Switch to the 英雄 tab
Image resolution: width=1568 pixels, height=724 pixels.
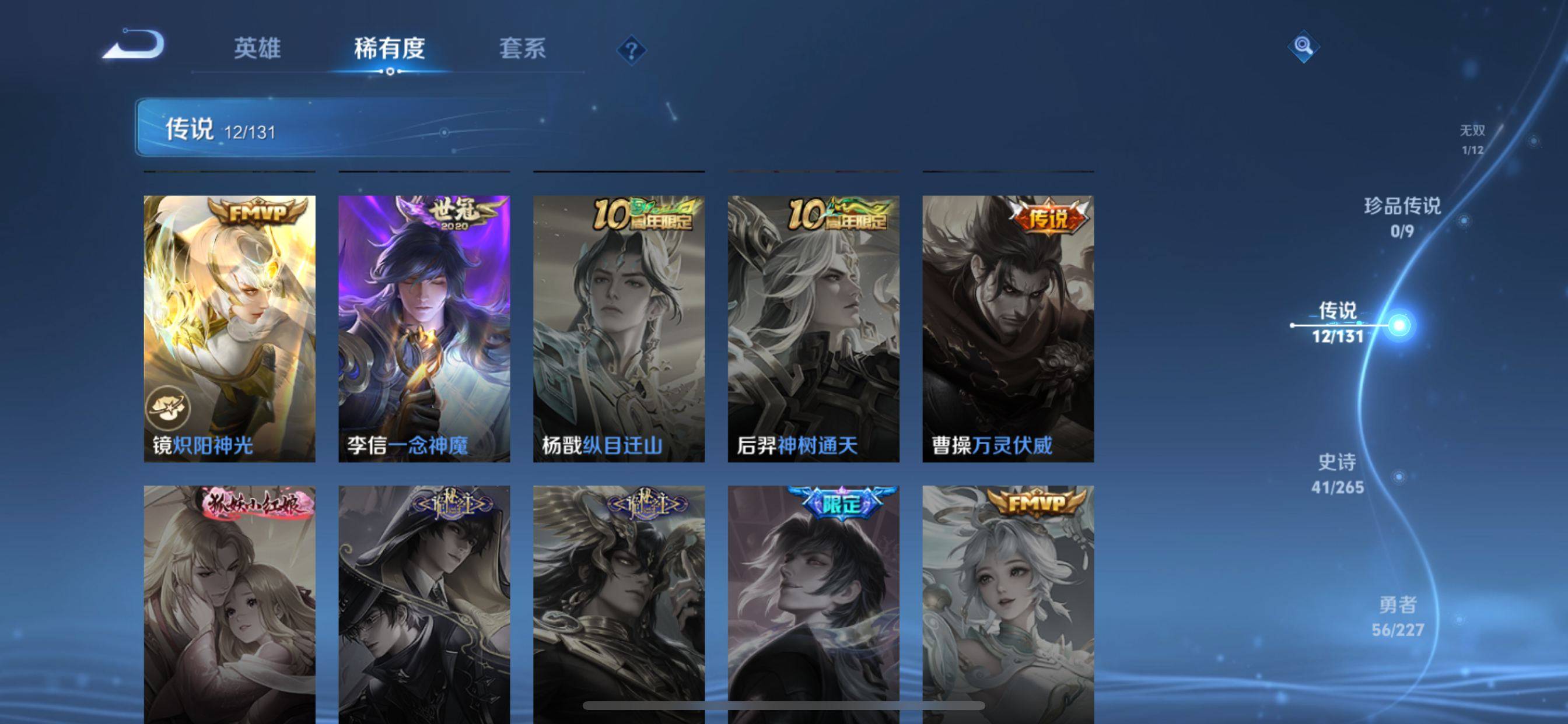(x=257, y=48)
